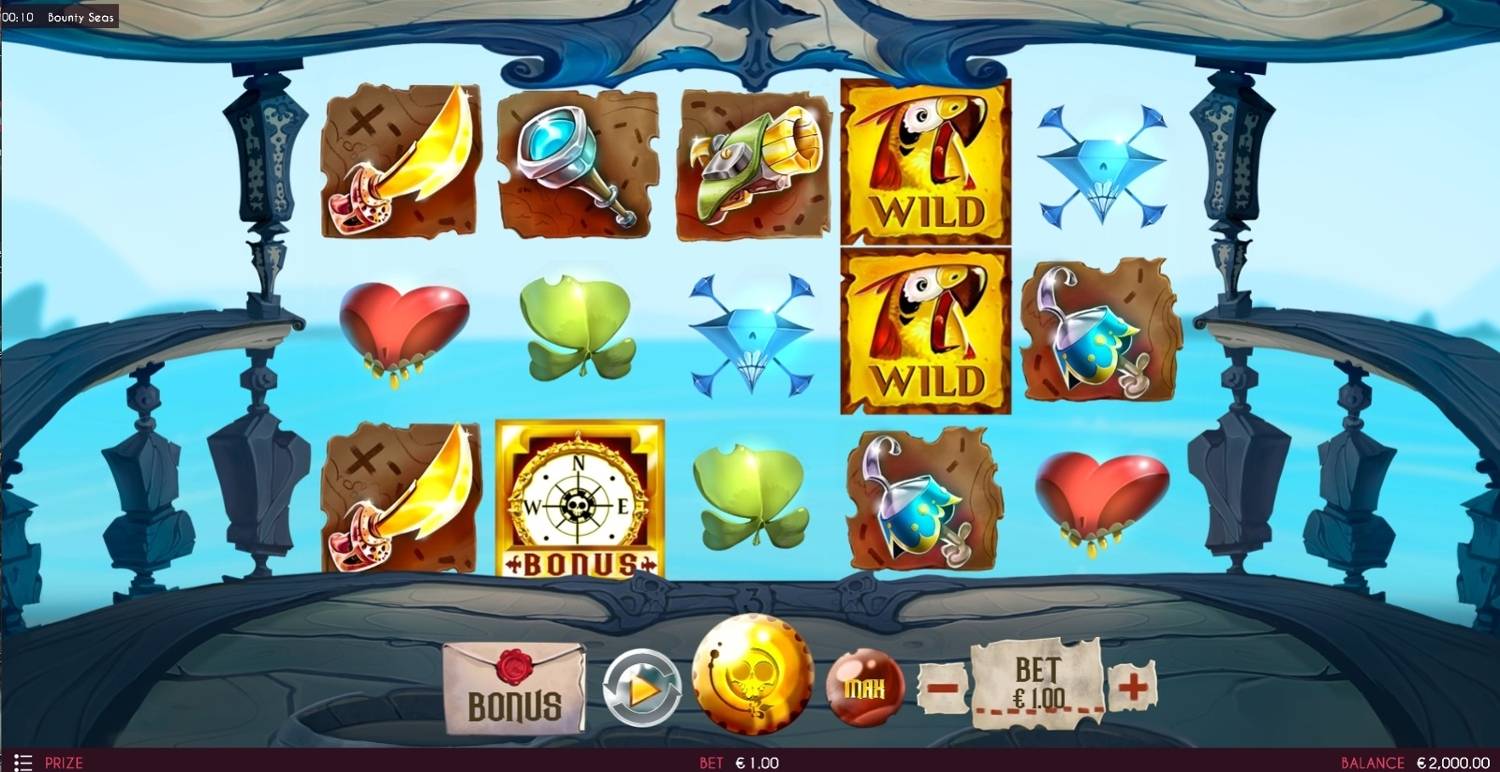Image resolution: width=1500 pixels, height=772 pixels.
Task: Click the compass BONUS symbol
Action: [578, 498]
